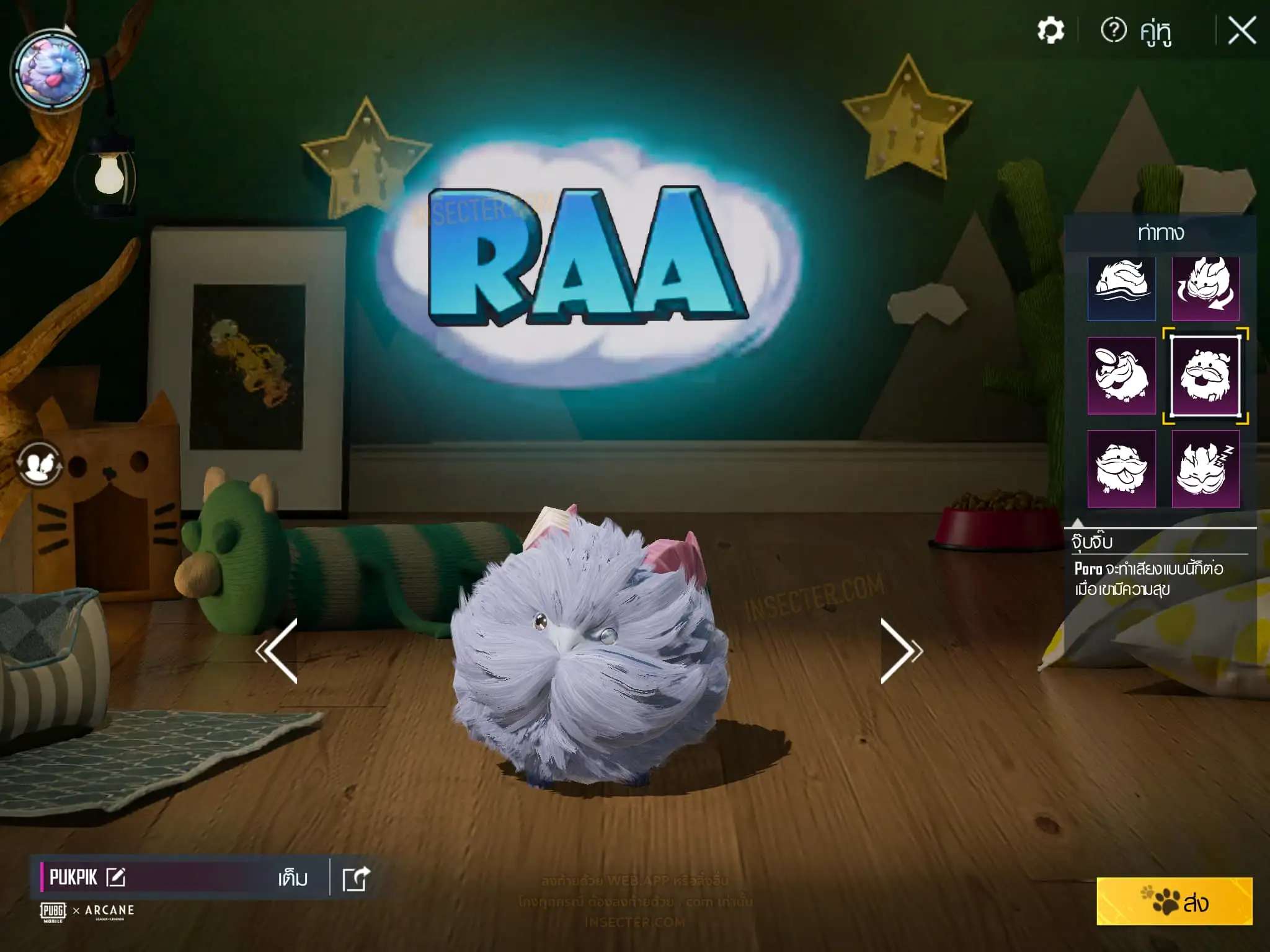Open the gear settings icon
1270x952 pixels.
pyautogui.click(x=1050, y=30)
